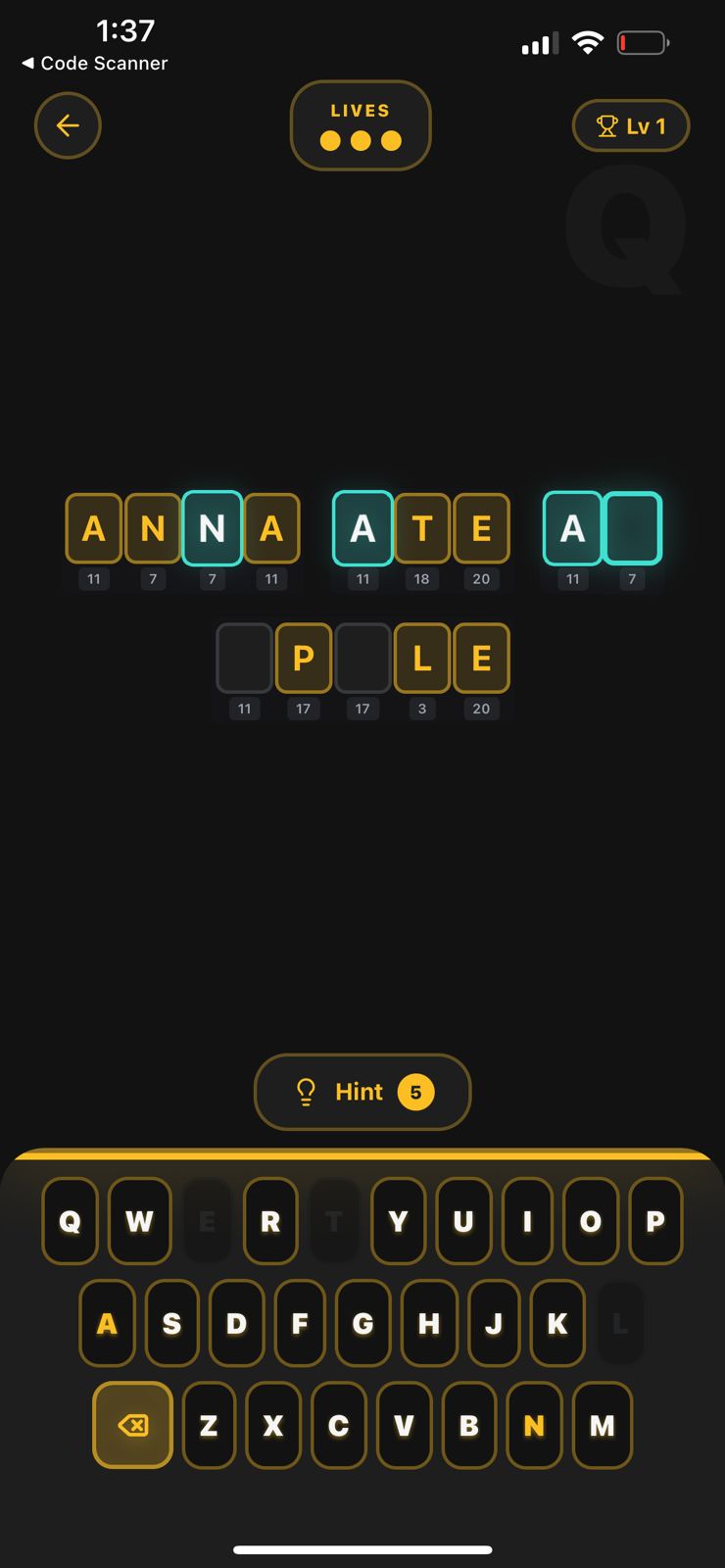Screen dimensions: 725x1568
Task: Choose the R key
Action: 270,1221
